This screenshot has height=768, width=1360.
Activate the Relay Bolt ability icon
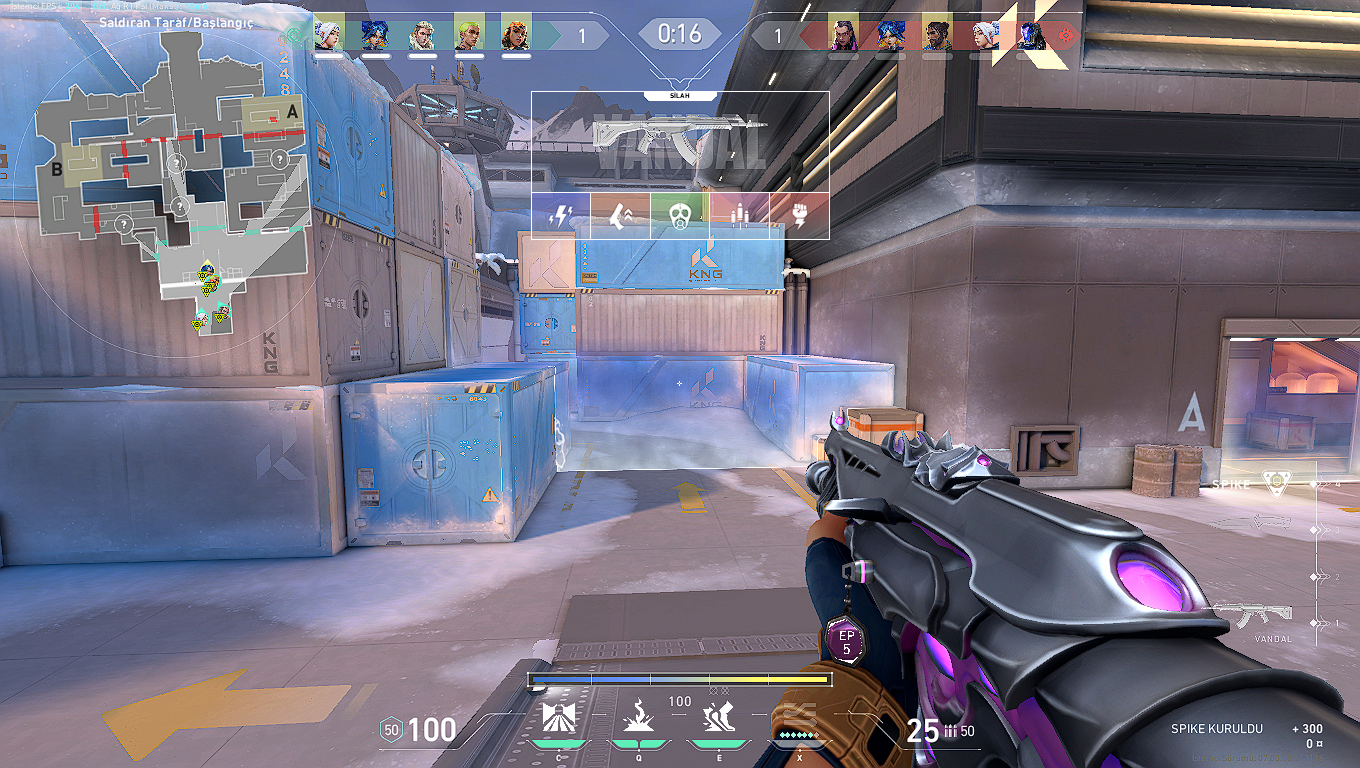(x=638, y=719)
